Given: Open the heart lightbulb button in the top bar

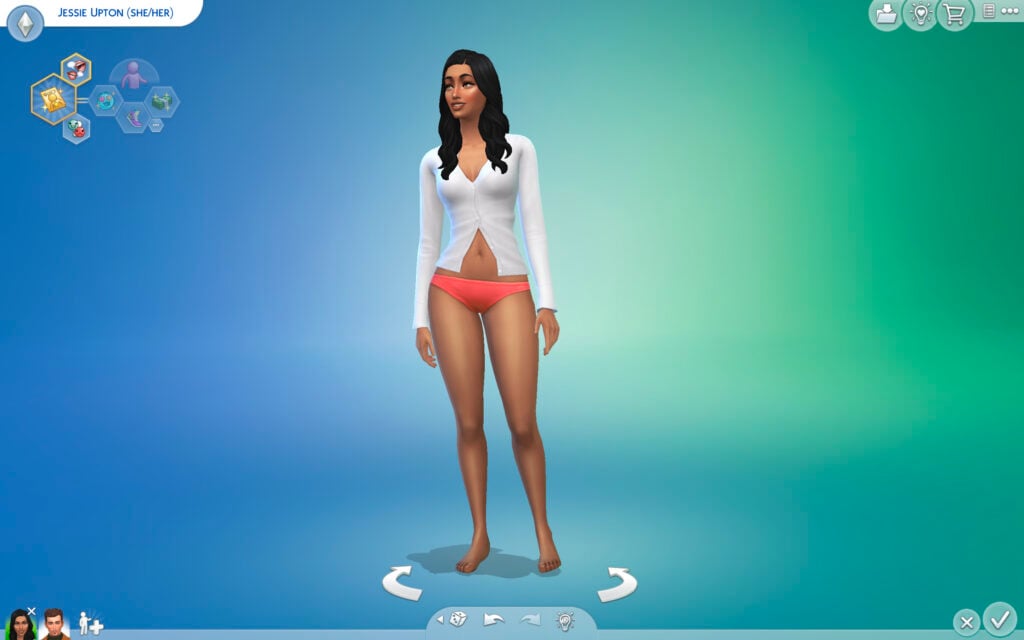Looking at the screenshot, I should coord(920,14).
